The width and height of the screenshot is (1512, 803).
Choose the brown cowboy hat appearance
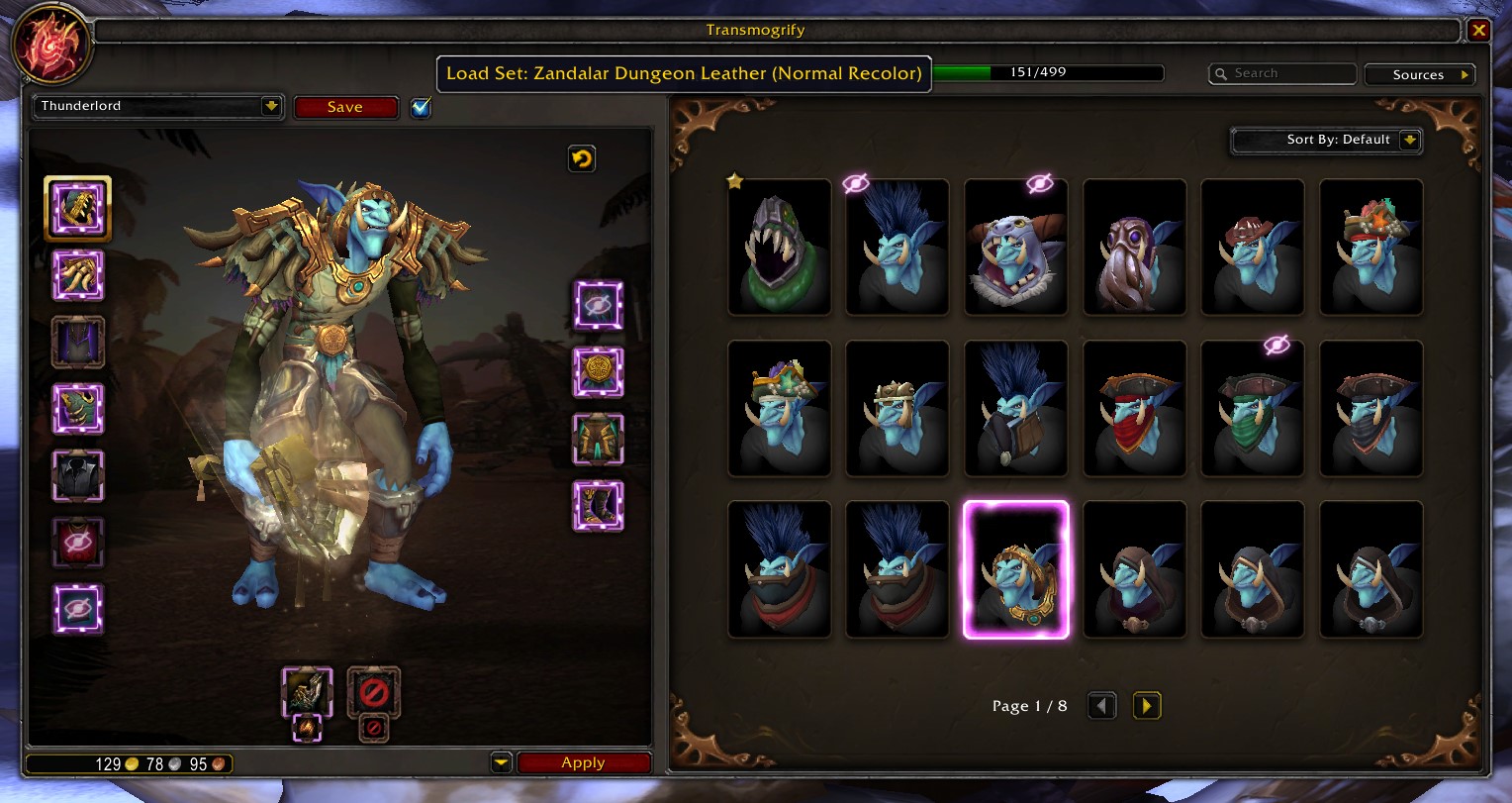(x=1253, y=248)
